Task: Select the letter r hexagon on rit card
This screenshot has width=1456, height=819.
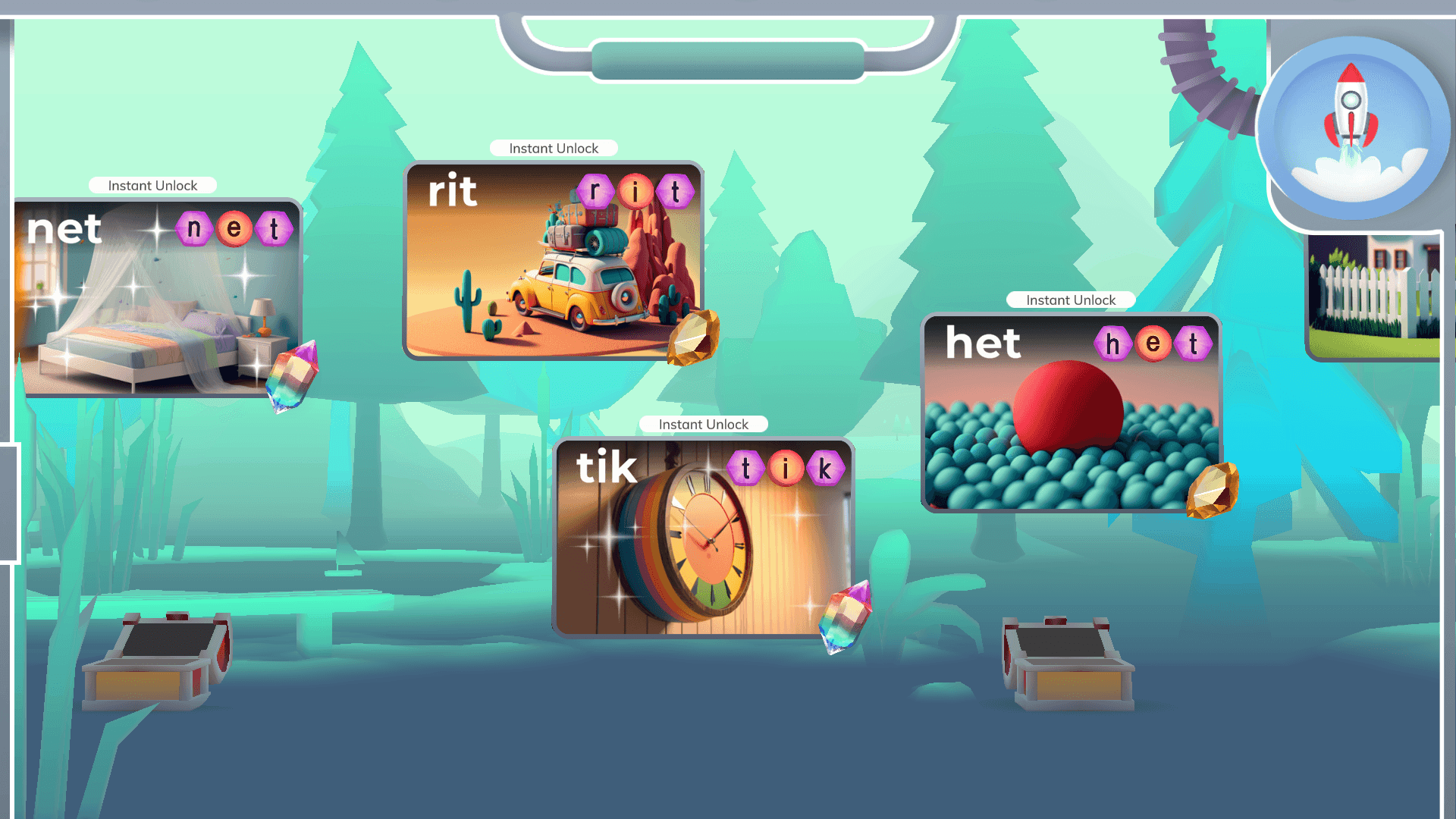Action: tap(596, 190)
